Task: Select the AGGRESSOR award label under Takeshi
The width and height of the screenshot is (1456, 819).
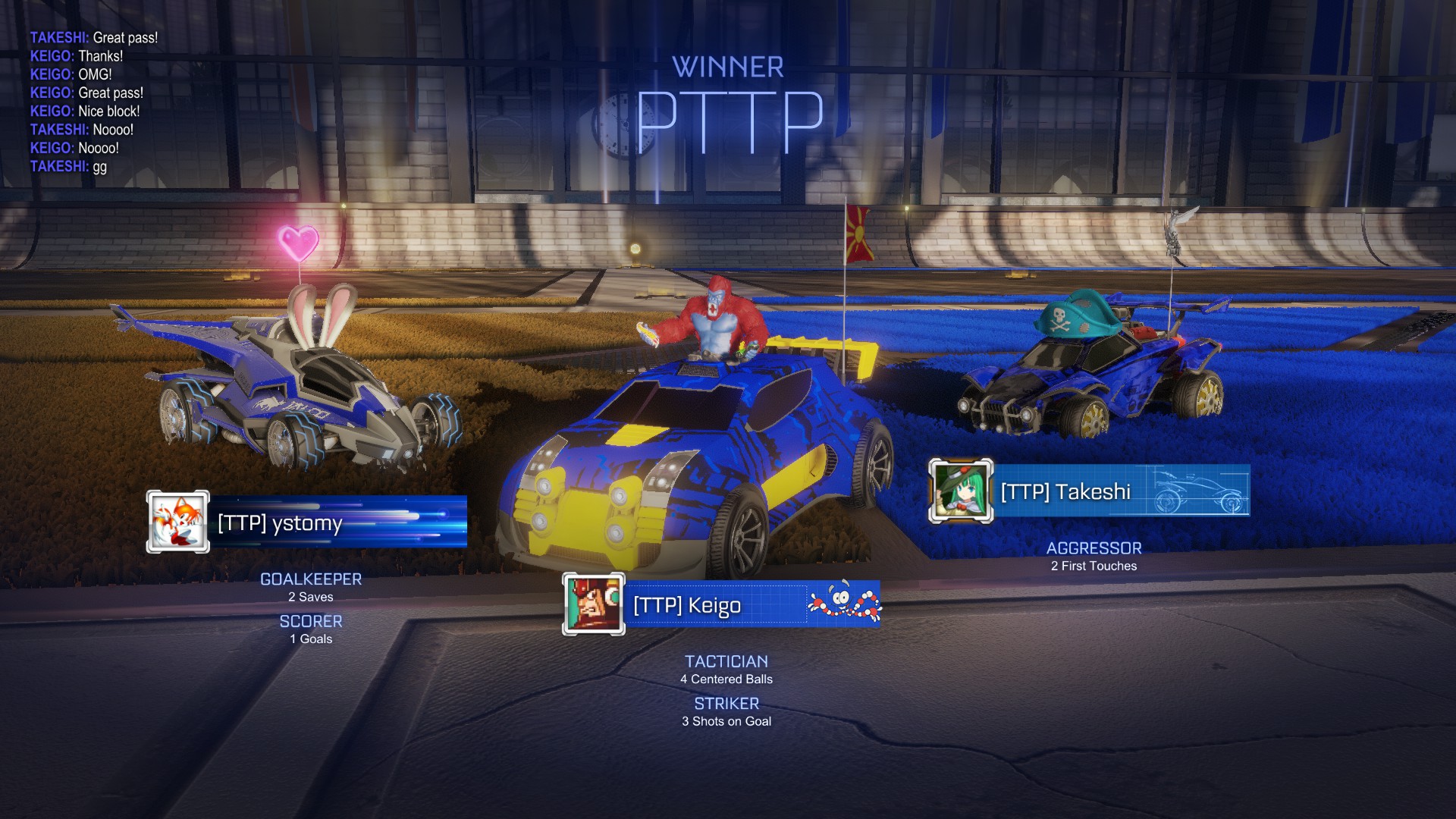Action: (x=1094, y=547)
